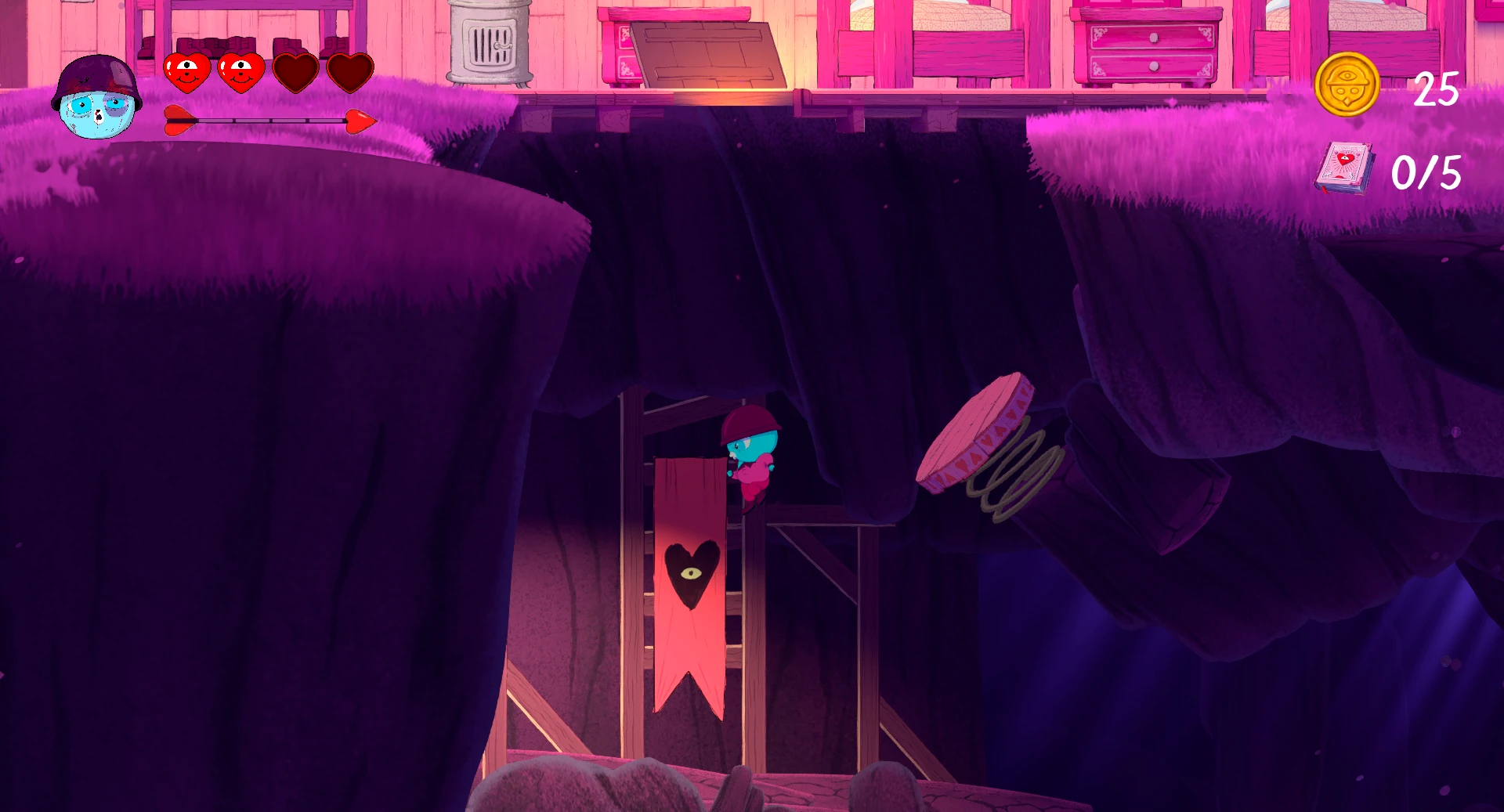This screenshot has height=812, width=1504.
Task: Expand the coin counter showing 25
Action: (x=1436, y=90)
